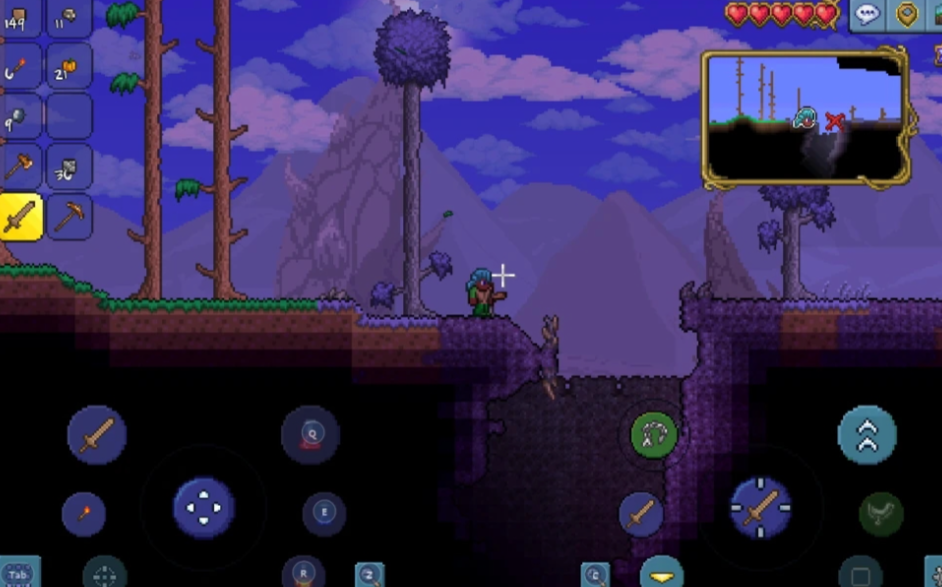
Task: Tap the round Q potion button
Action: [310, 435]
